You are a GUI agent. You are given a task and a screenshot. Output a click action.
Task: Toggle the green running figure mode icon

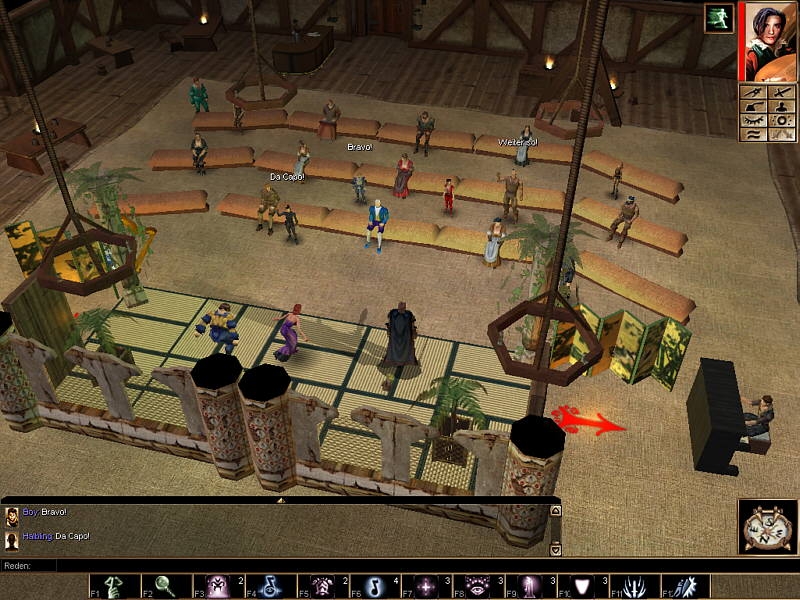[x=717, y=18]
